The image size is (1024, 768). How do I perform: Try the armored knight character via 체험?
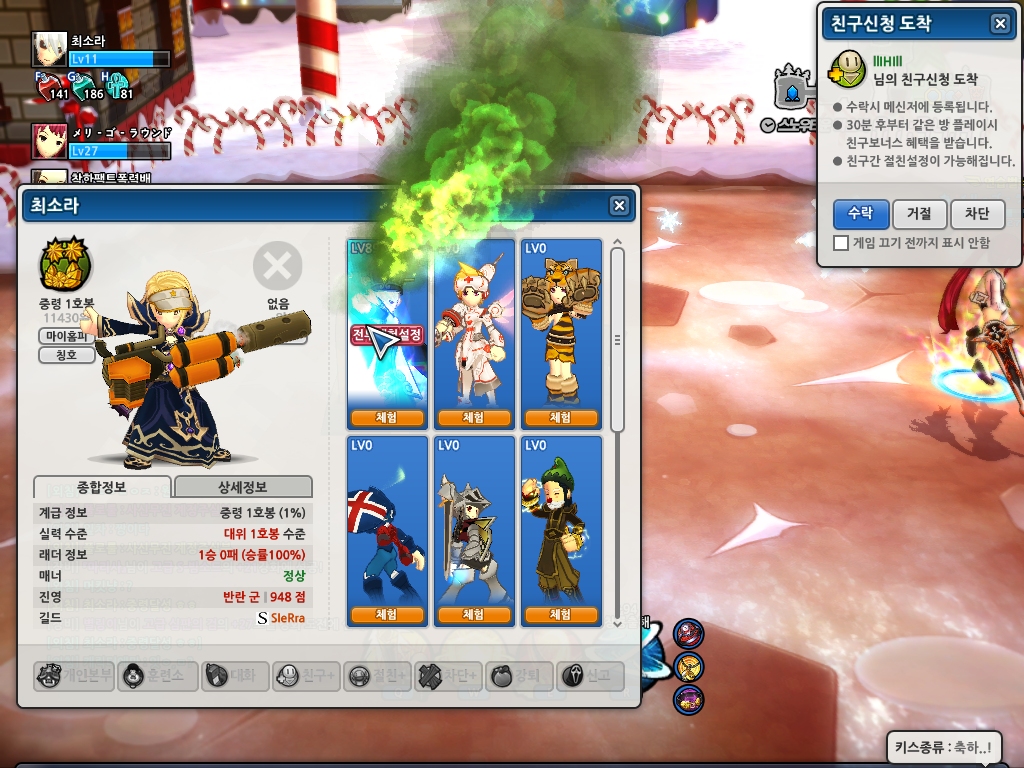pos(473,615)
